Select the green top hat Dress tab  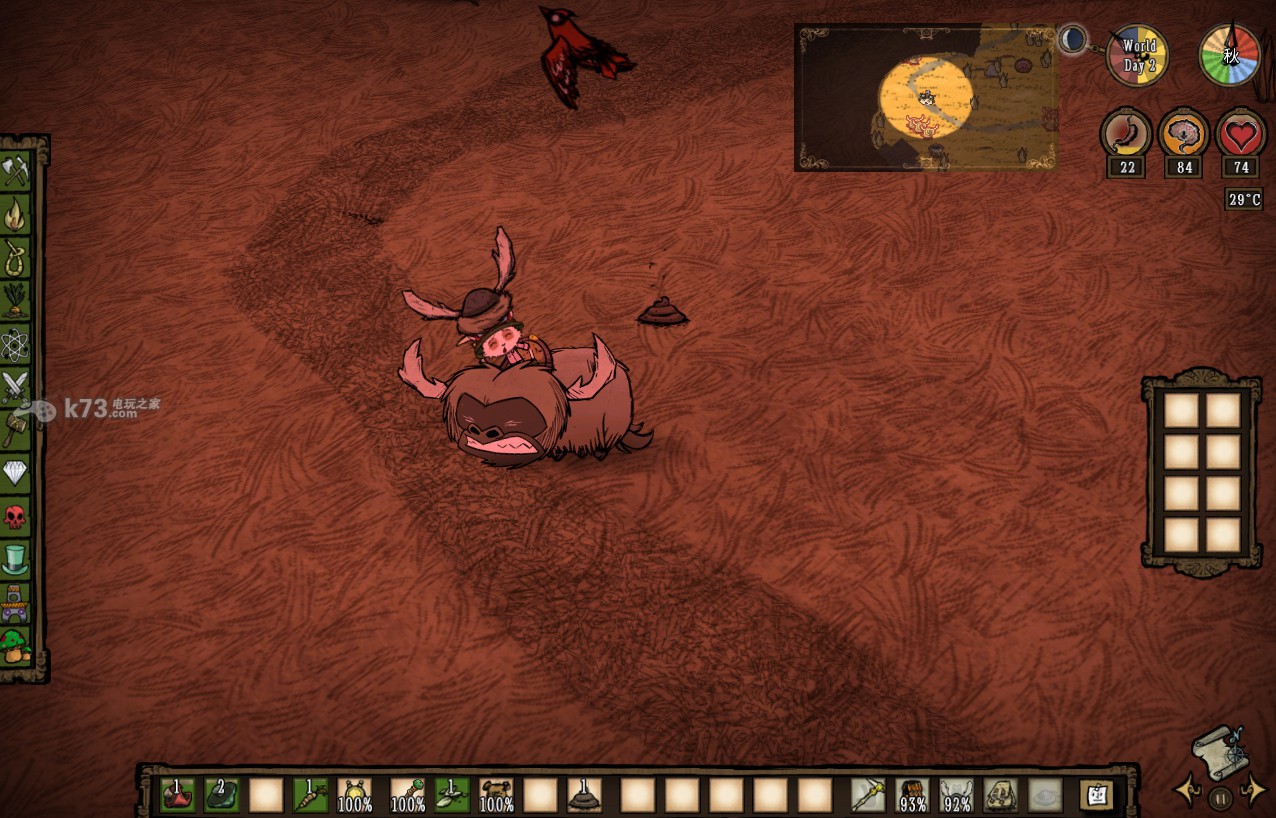pos(16,559)
